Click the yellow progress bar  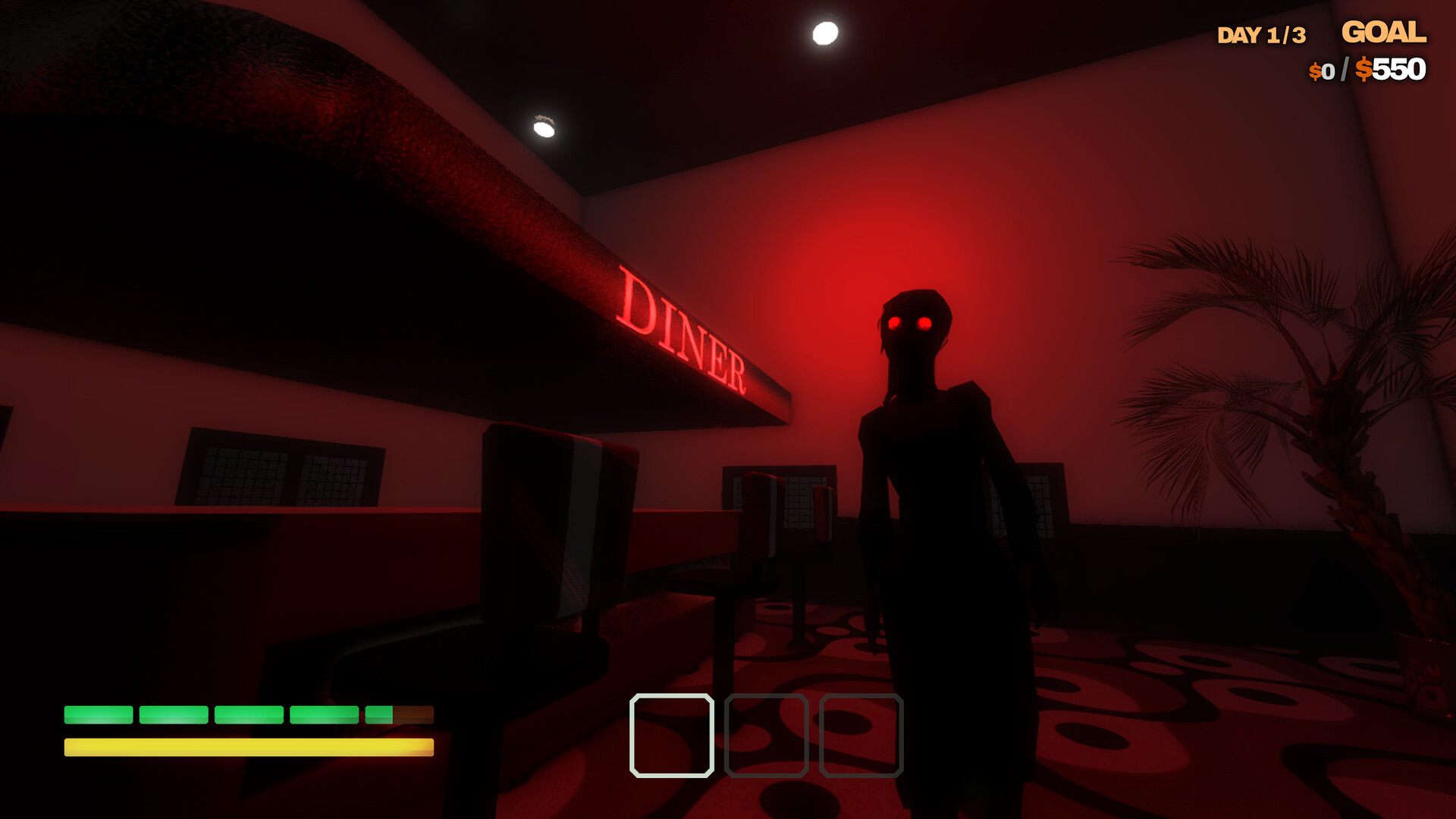[x=249, y=747]
